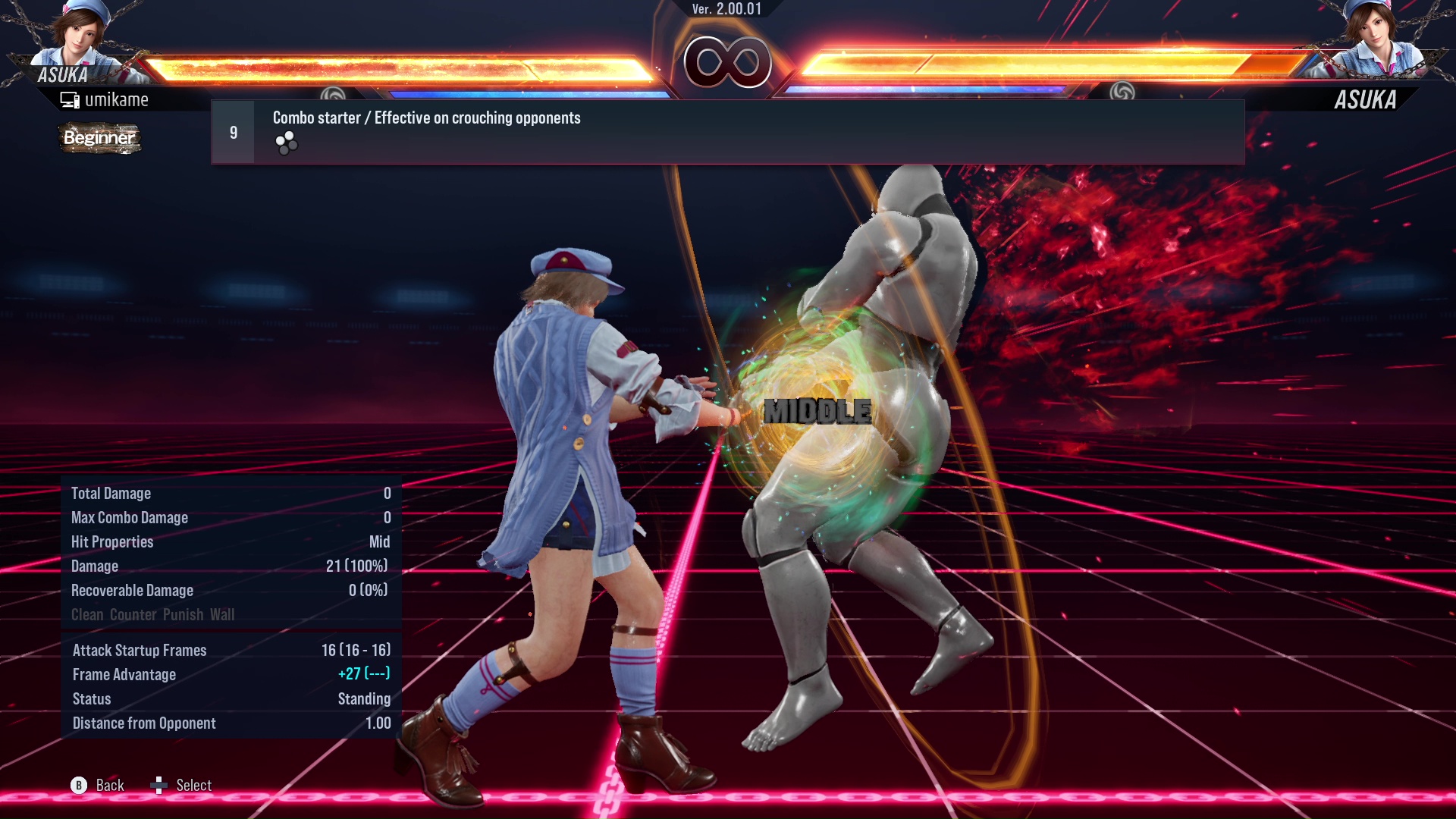
Task: Click the PC platform icon beside umikame
Action: [71, 99]
